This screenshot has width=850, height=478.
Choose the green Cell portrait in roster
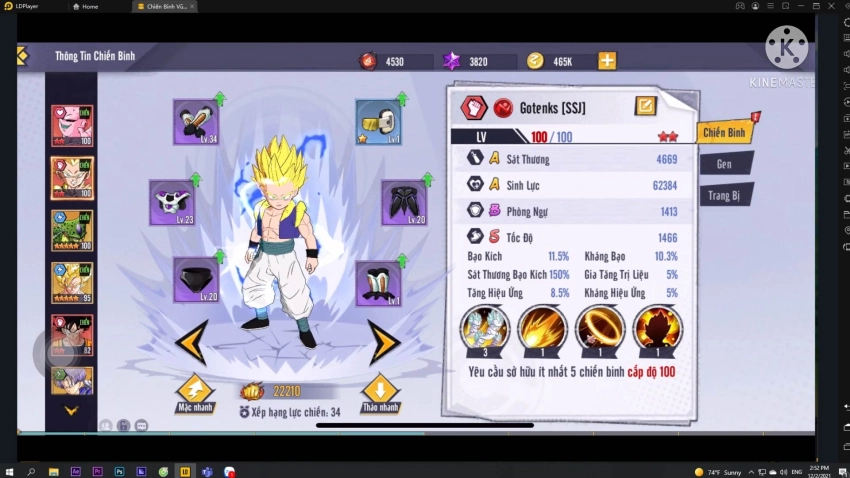pyautogui.click(x=72, y=230)
